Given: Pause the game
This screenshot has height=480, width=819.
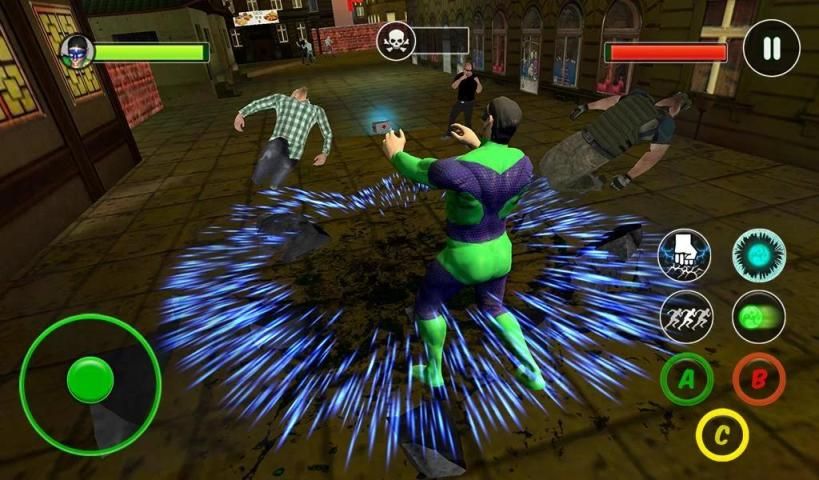Looking at the screenshot, I should (771, 48).
